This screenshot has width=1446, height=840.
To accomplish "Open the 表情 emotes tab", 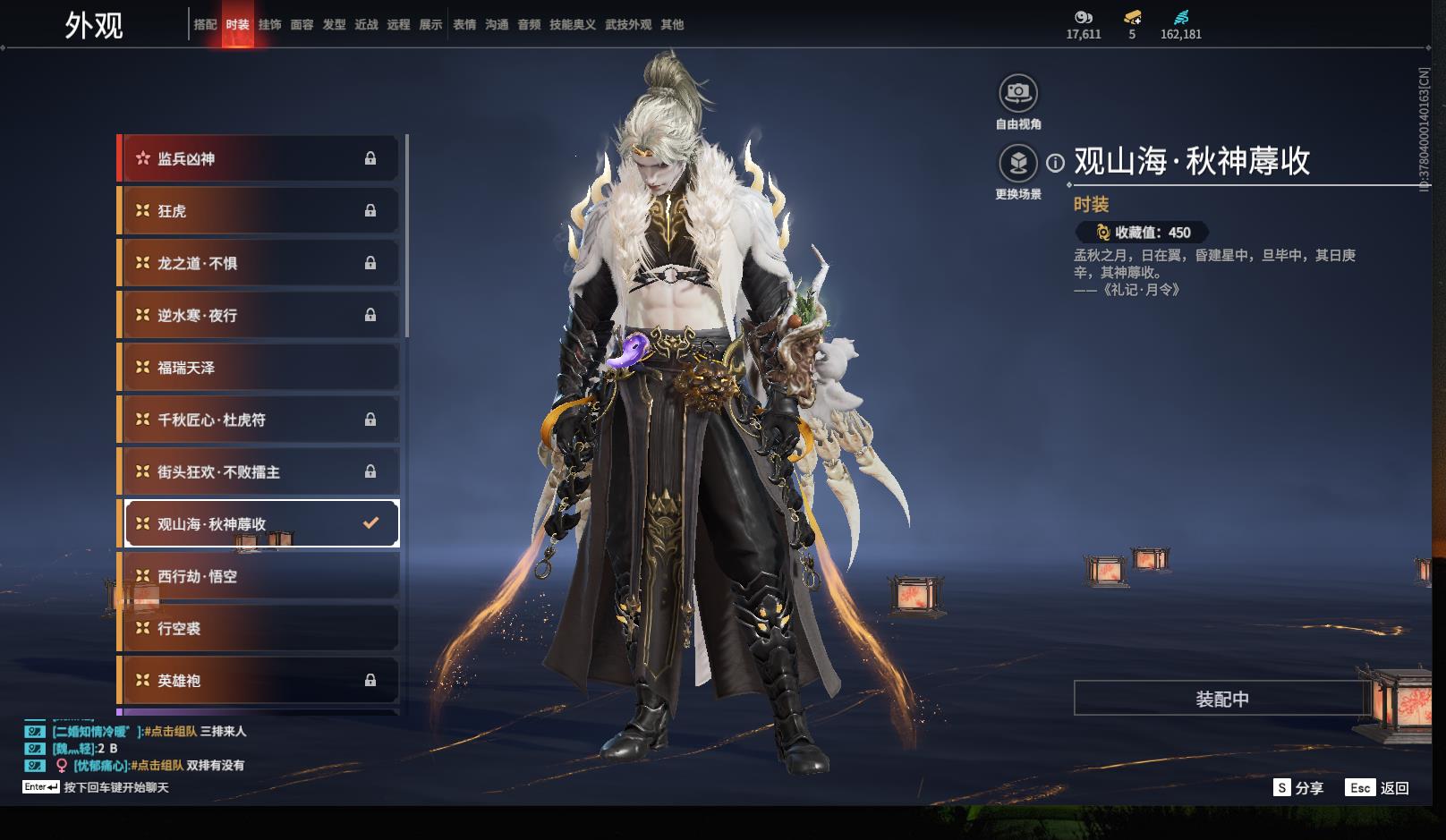I will (x=464, y=25).
